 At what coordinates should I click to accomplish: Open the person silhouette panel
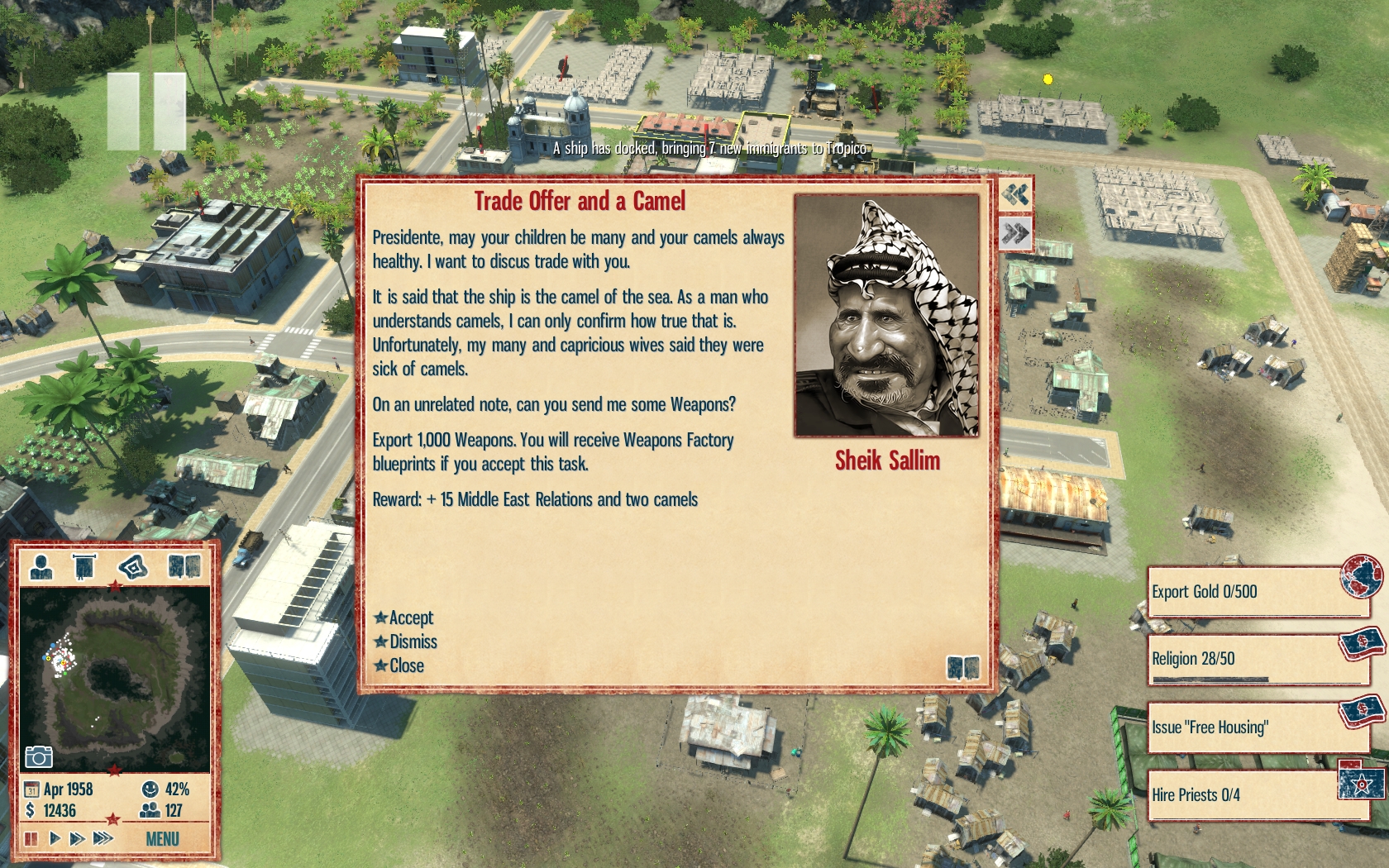tap(41, 566)
